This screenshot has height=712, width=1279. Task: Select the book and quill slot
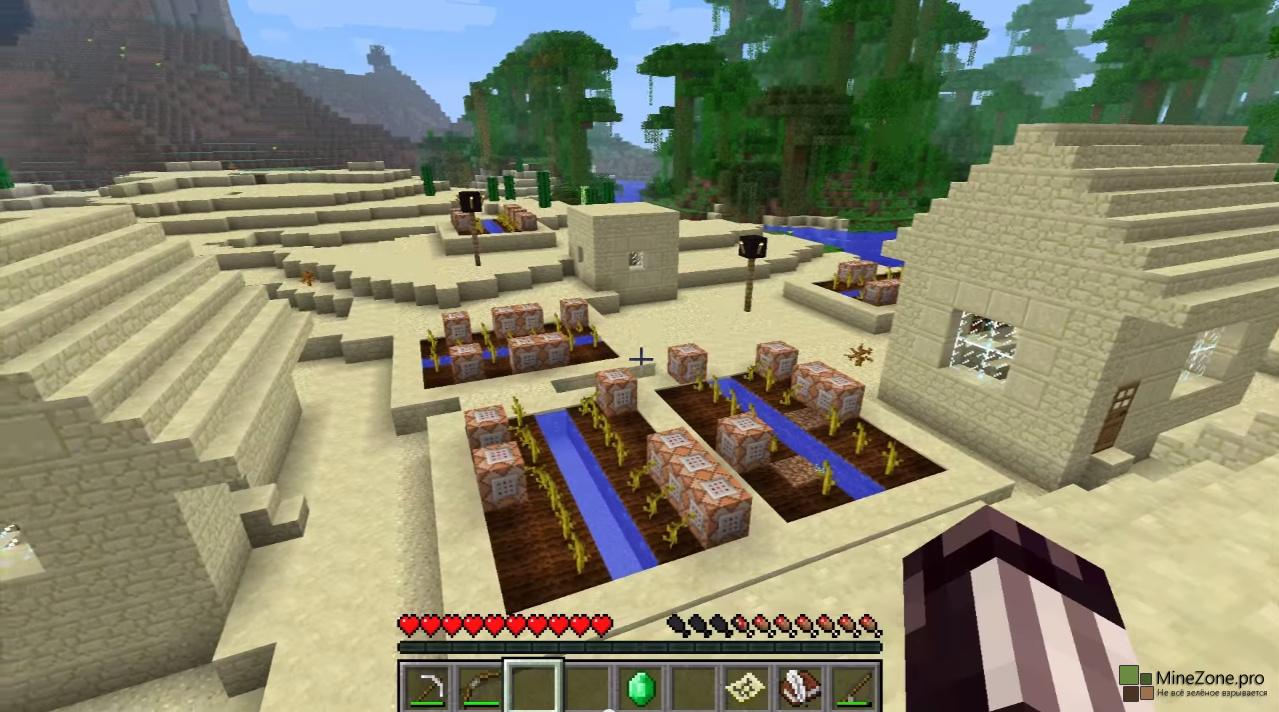(800, 687)
